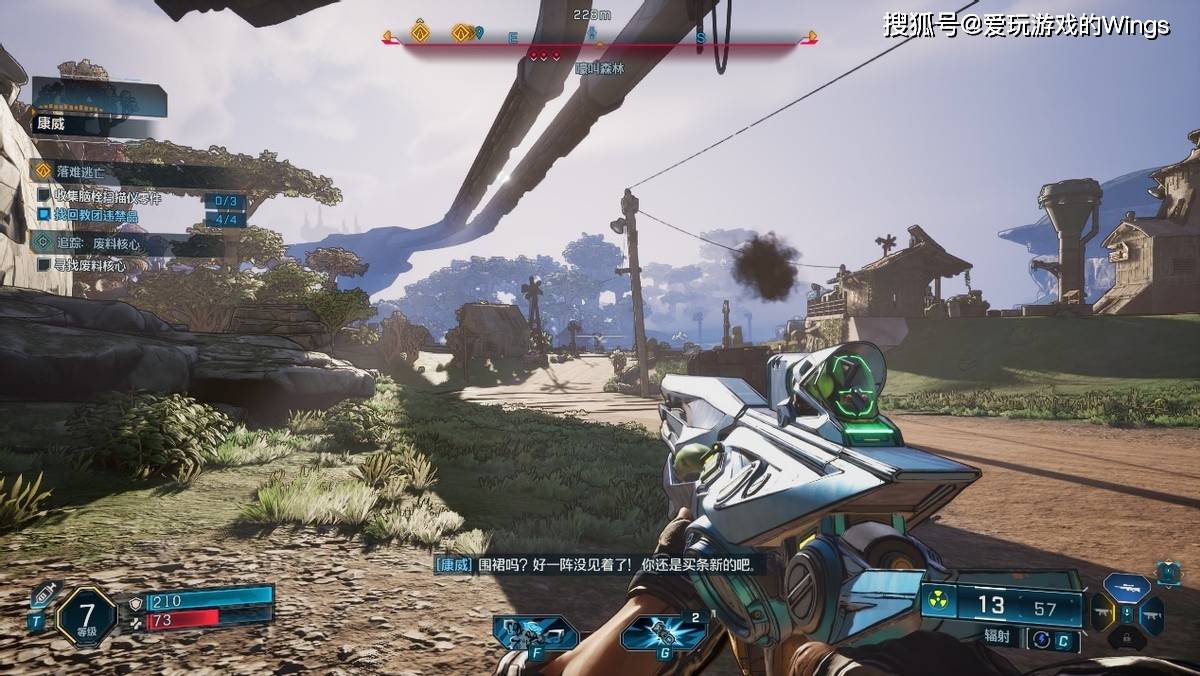
Task: Click the 找回教团违禁品 objective checkbox
Action: click(x=44, y=215)
